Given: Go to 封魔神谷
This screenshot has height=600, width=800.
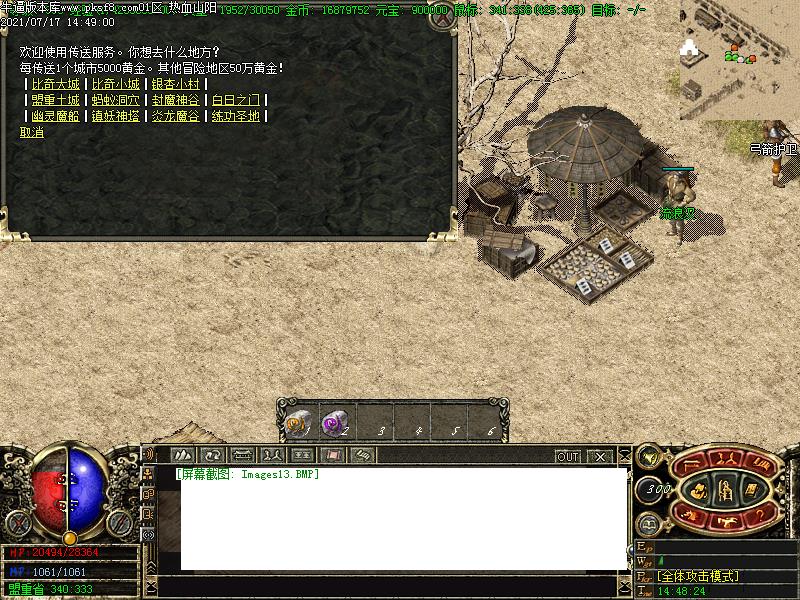Looking at the screenshot, I should pos(176,100).
